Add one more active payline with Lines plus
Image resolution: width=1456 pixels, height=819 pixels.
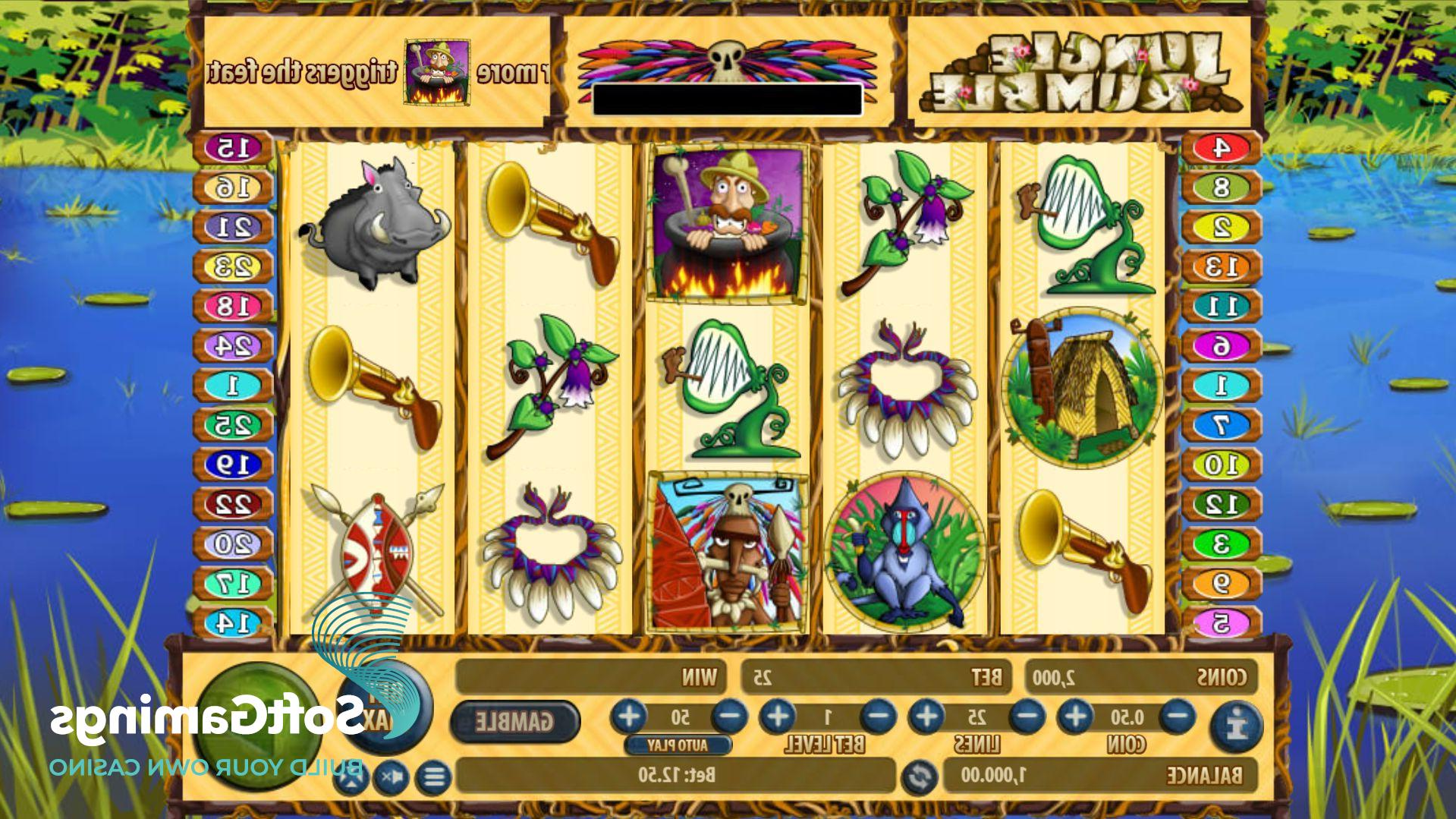926,717
